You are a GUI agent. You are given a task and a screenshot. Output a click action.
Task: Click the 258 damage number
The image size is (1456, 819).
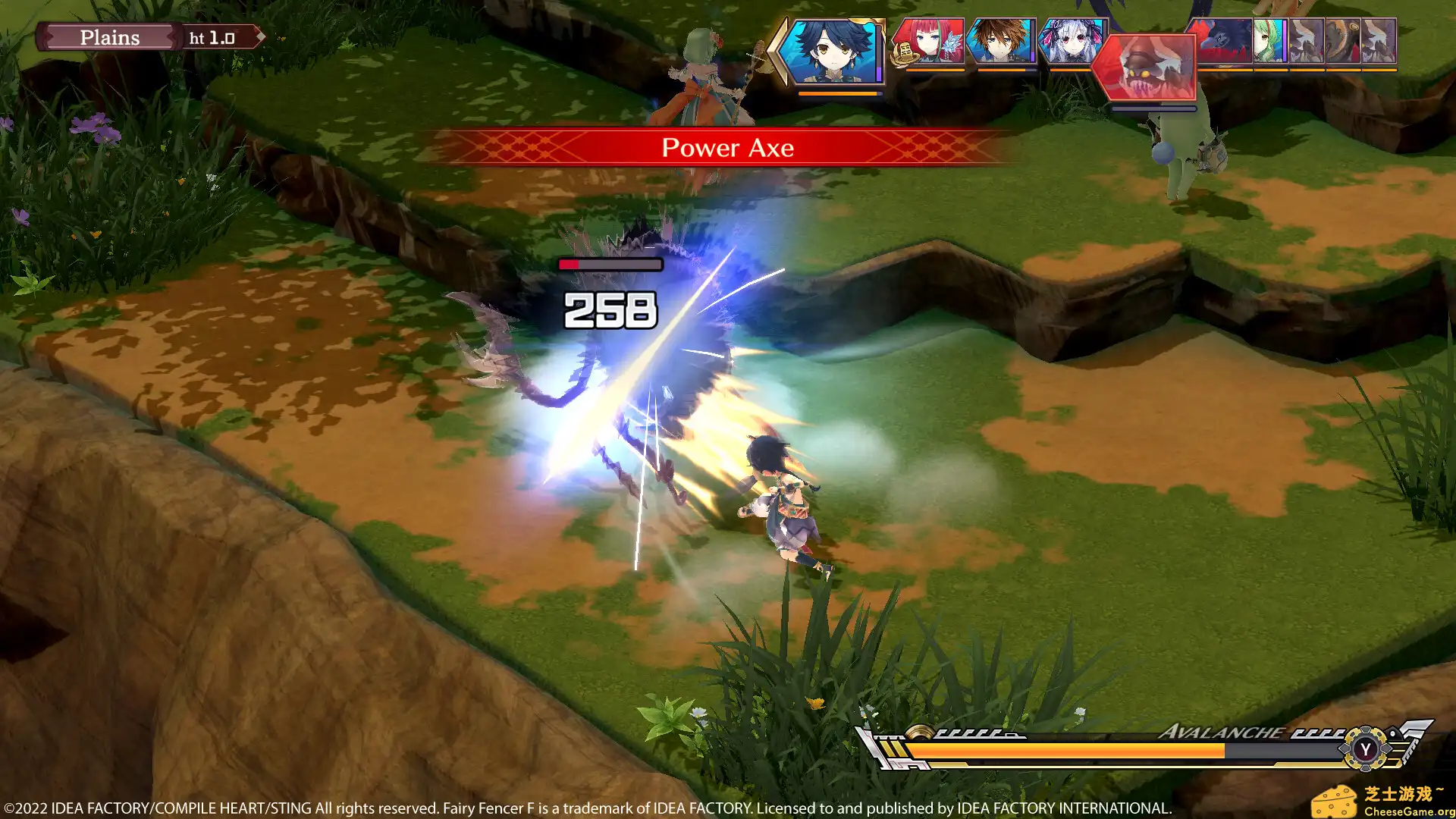[x=610, y=309]
